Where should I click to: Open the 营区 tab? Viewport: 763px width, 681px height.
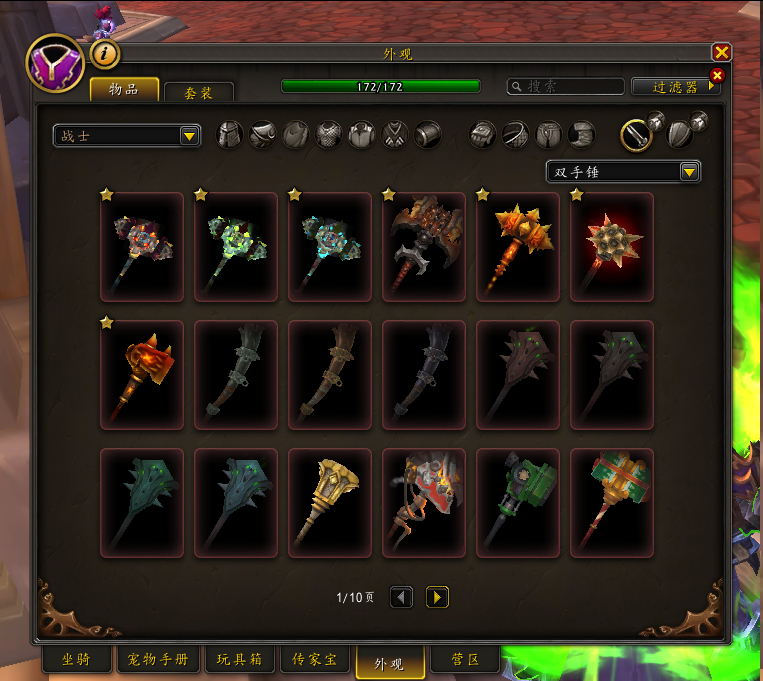464,661
